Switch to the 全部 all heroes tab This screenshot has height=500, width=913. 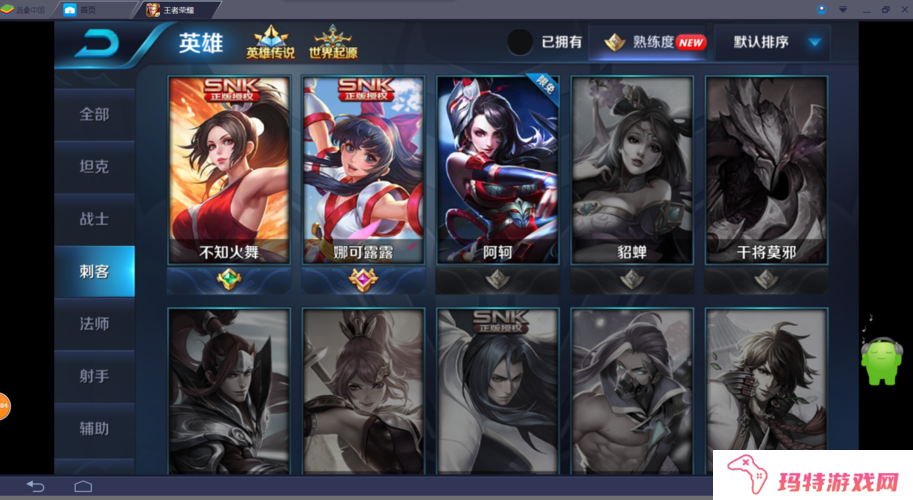94,114
